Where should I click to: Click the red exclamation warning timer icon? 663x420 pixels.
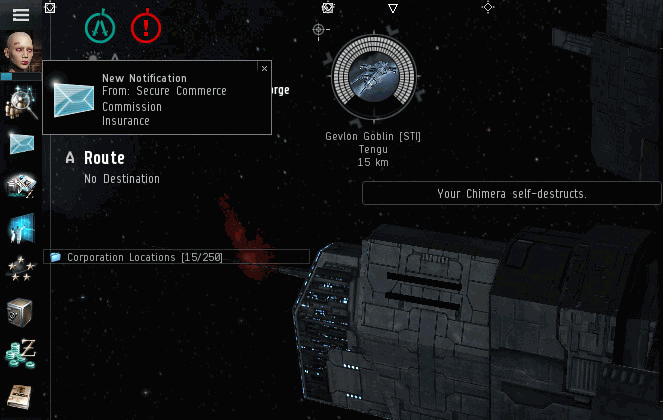pyautogui.click(x=146, y=27)
